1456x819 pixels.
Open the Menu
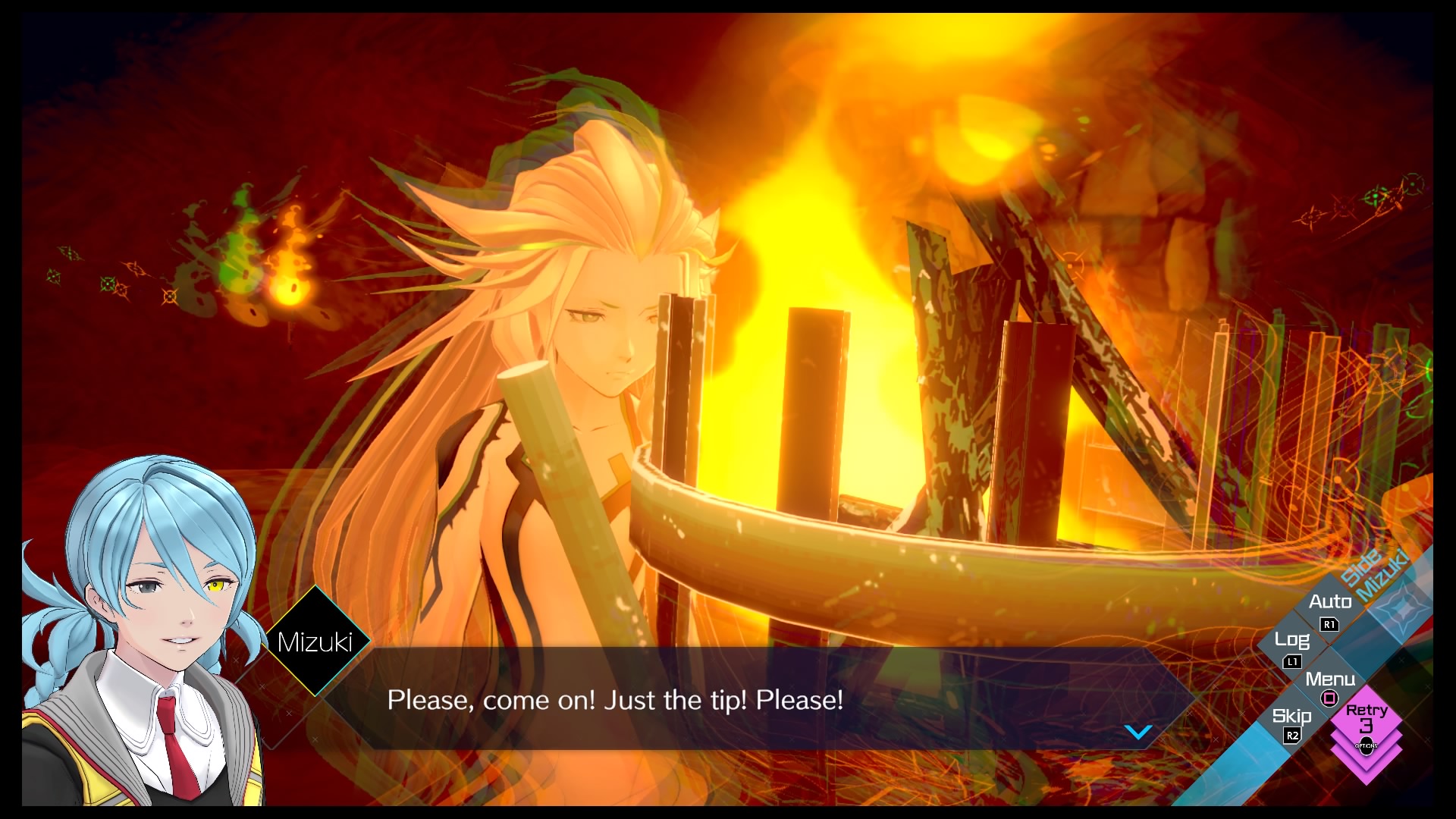[x=1329, y=685]
